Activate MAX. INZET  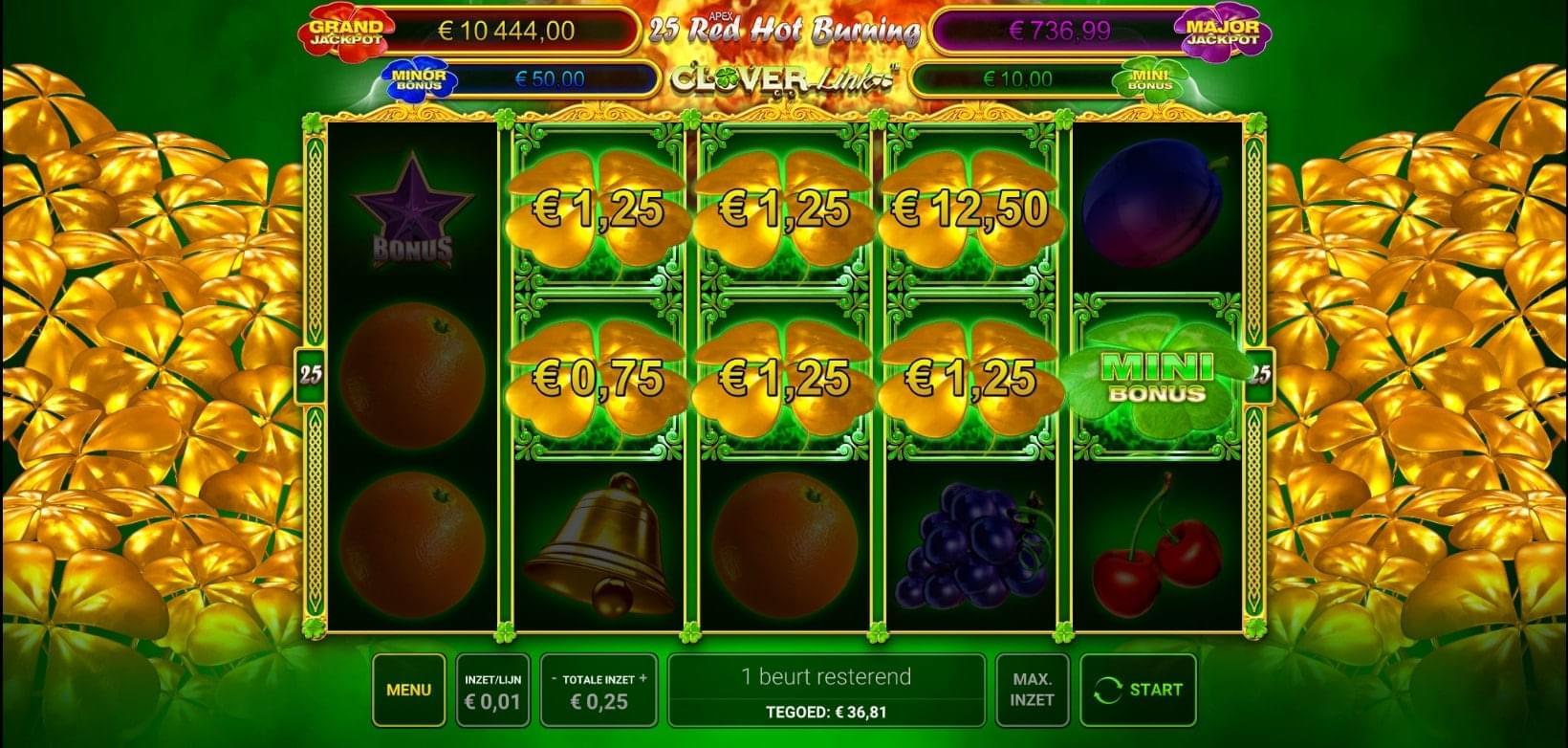click(x=1033, y=691)
